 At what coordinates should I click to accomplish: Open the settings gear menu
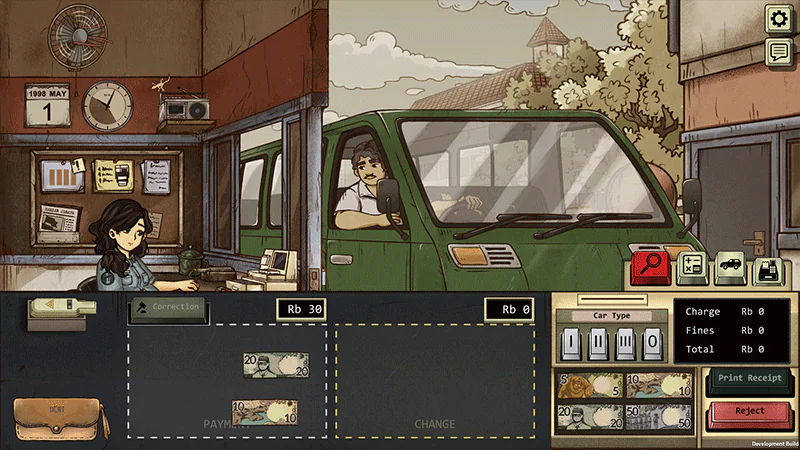tap(779, 19)
